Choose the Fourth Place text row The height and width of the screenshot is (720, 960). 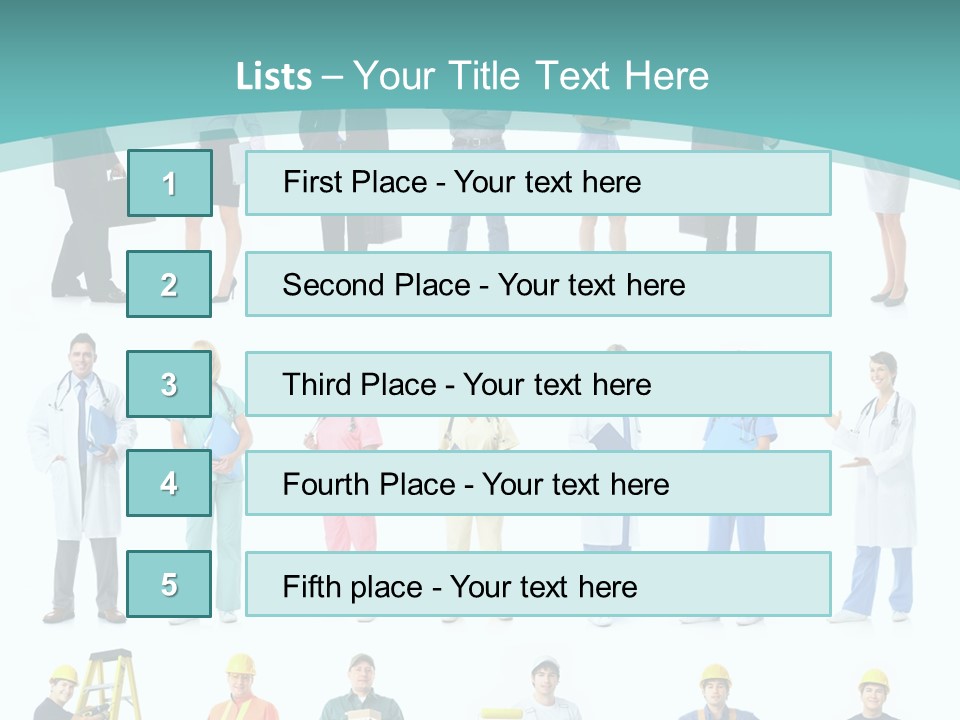pyautogui.click(x=538, y=483)
